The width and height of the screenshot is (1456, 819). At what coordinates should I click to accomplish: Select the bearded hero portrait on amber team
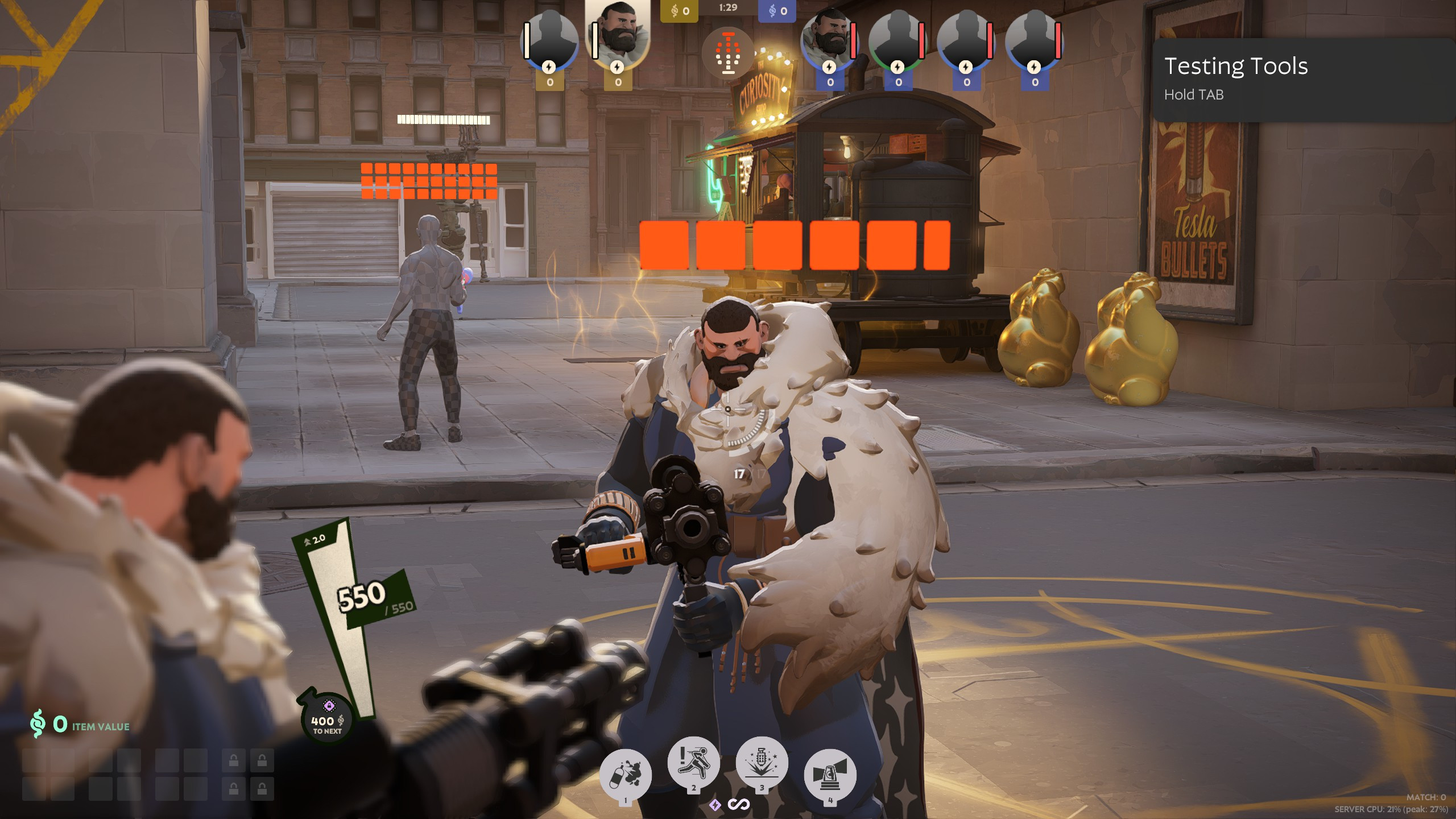point(618,35)
